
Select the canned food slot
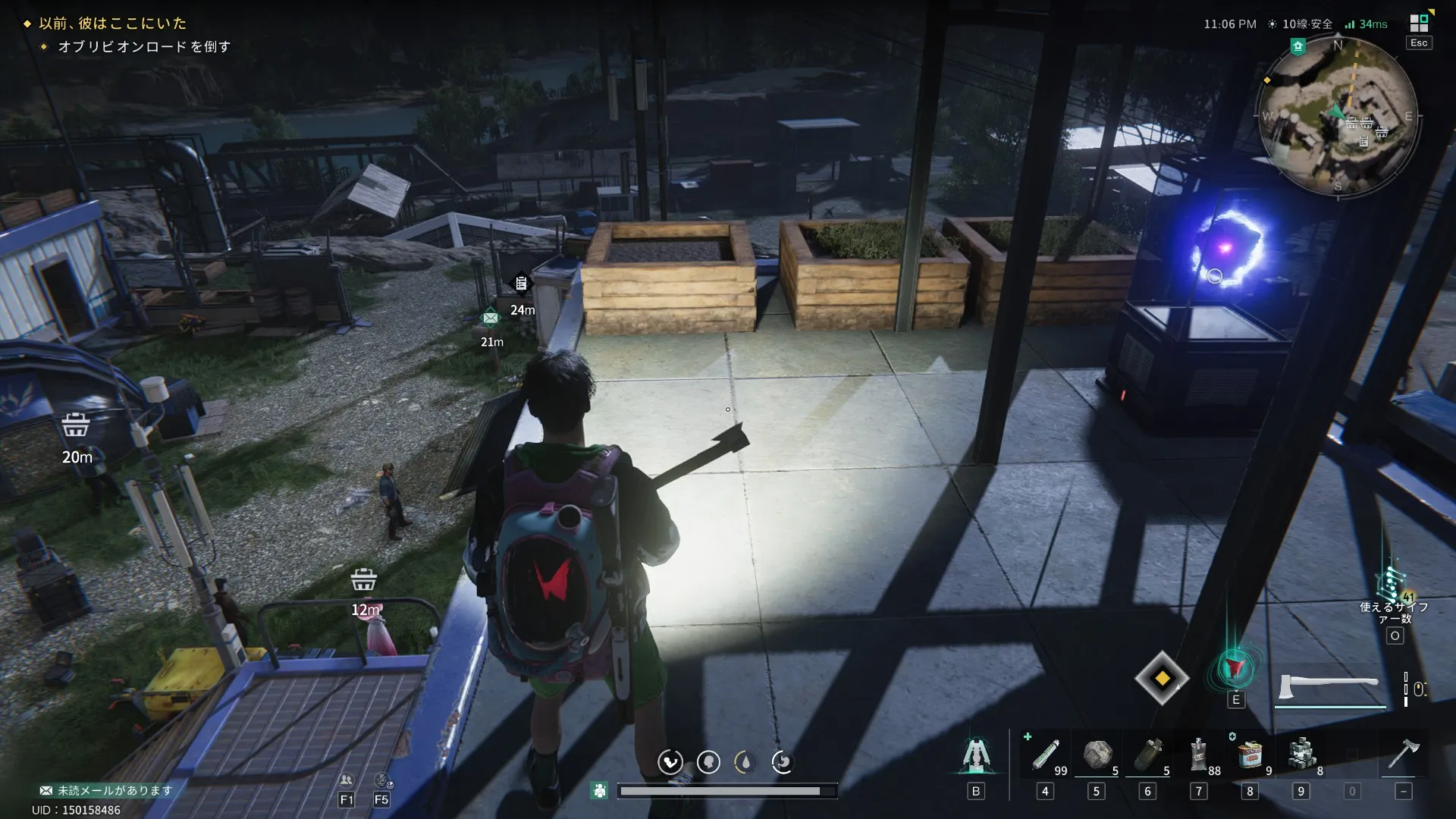(1250, 755)
